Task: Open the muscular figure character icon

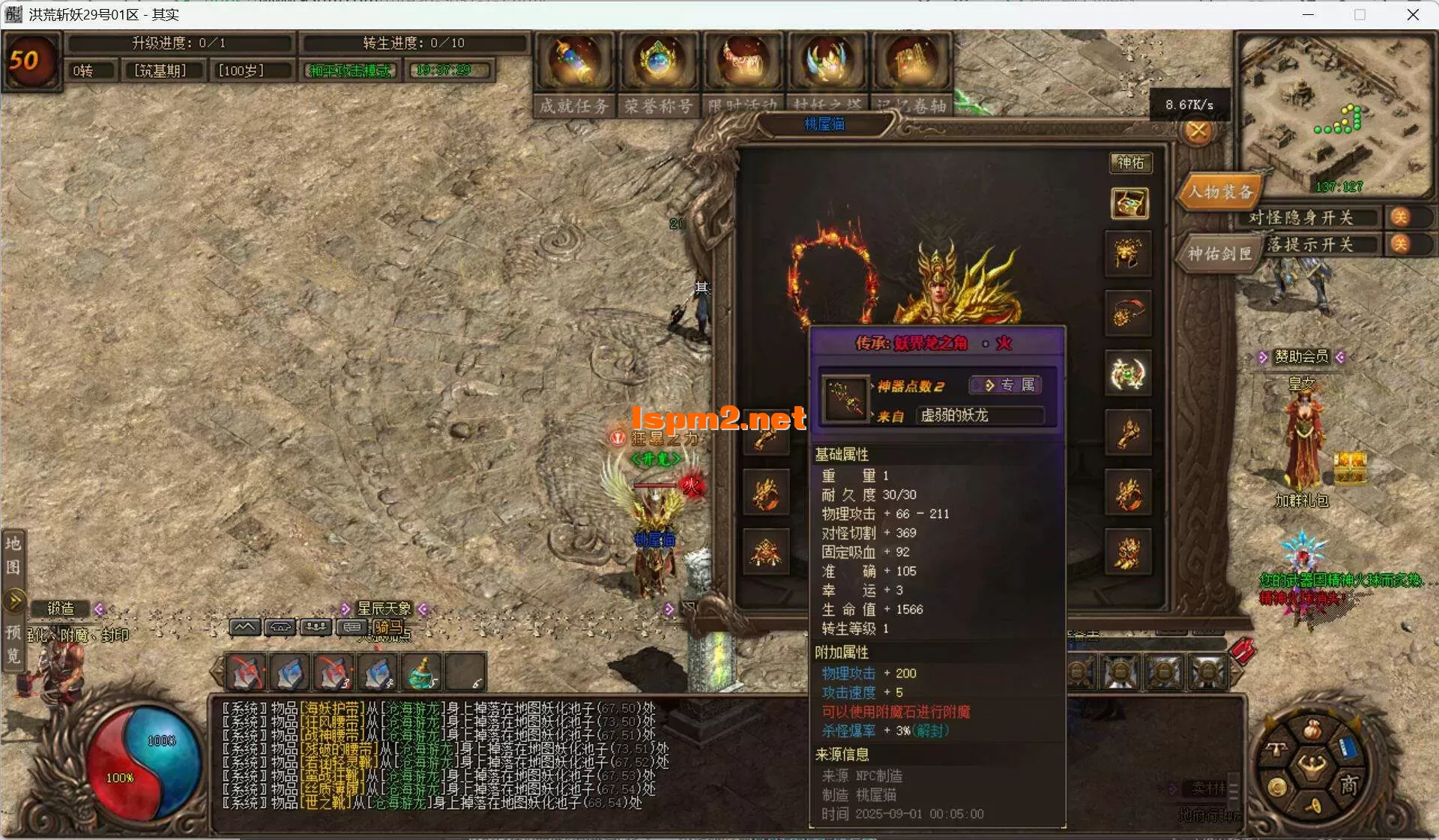Action: [1312, 767]
